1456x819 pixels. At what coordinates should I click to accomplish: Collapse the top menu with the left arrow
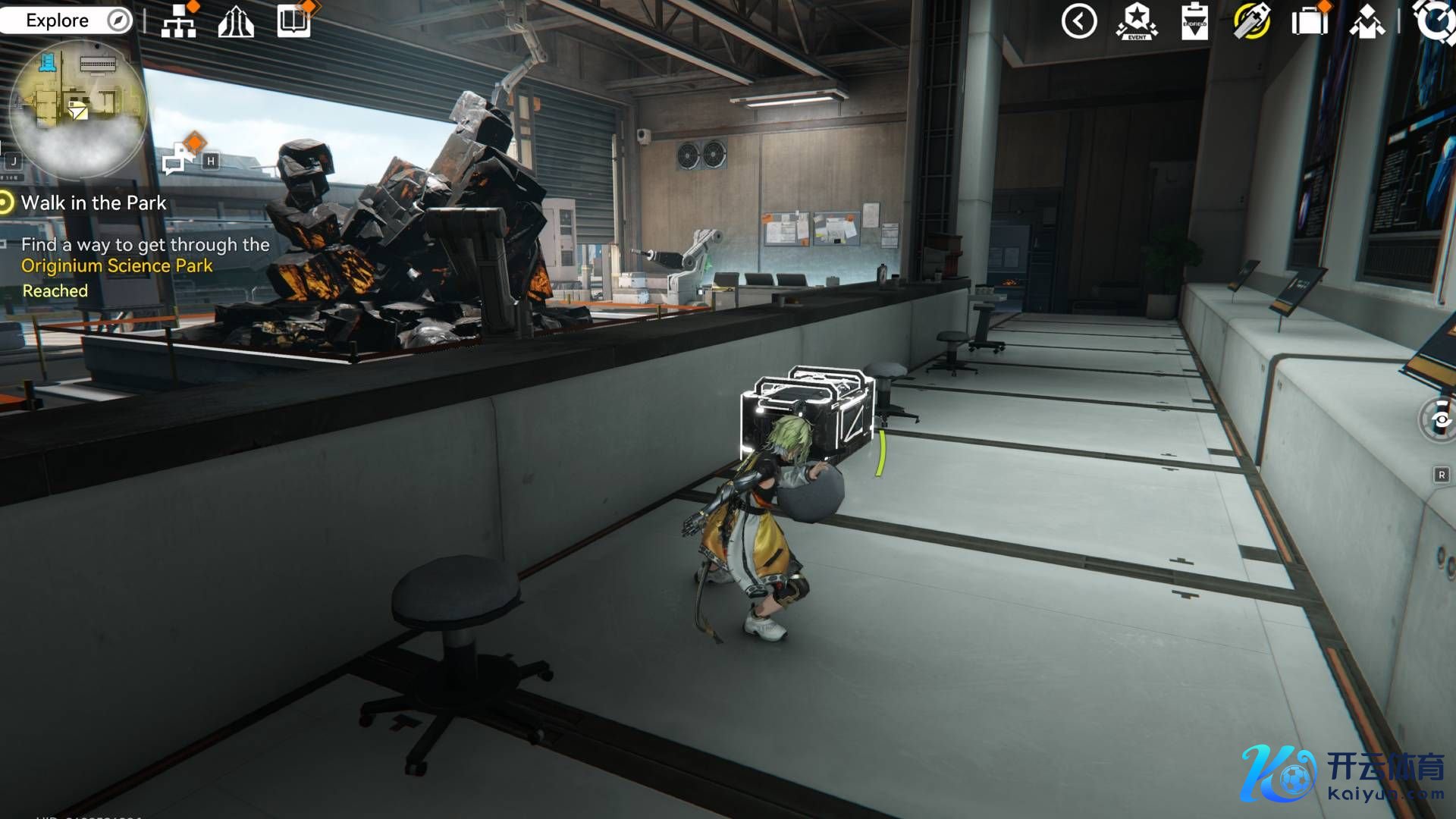pos(1079,21)
